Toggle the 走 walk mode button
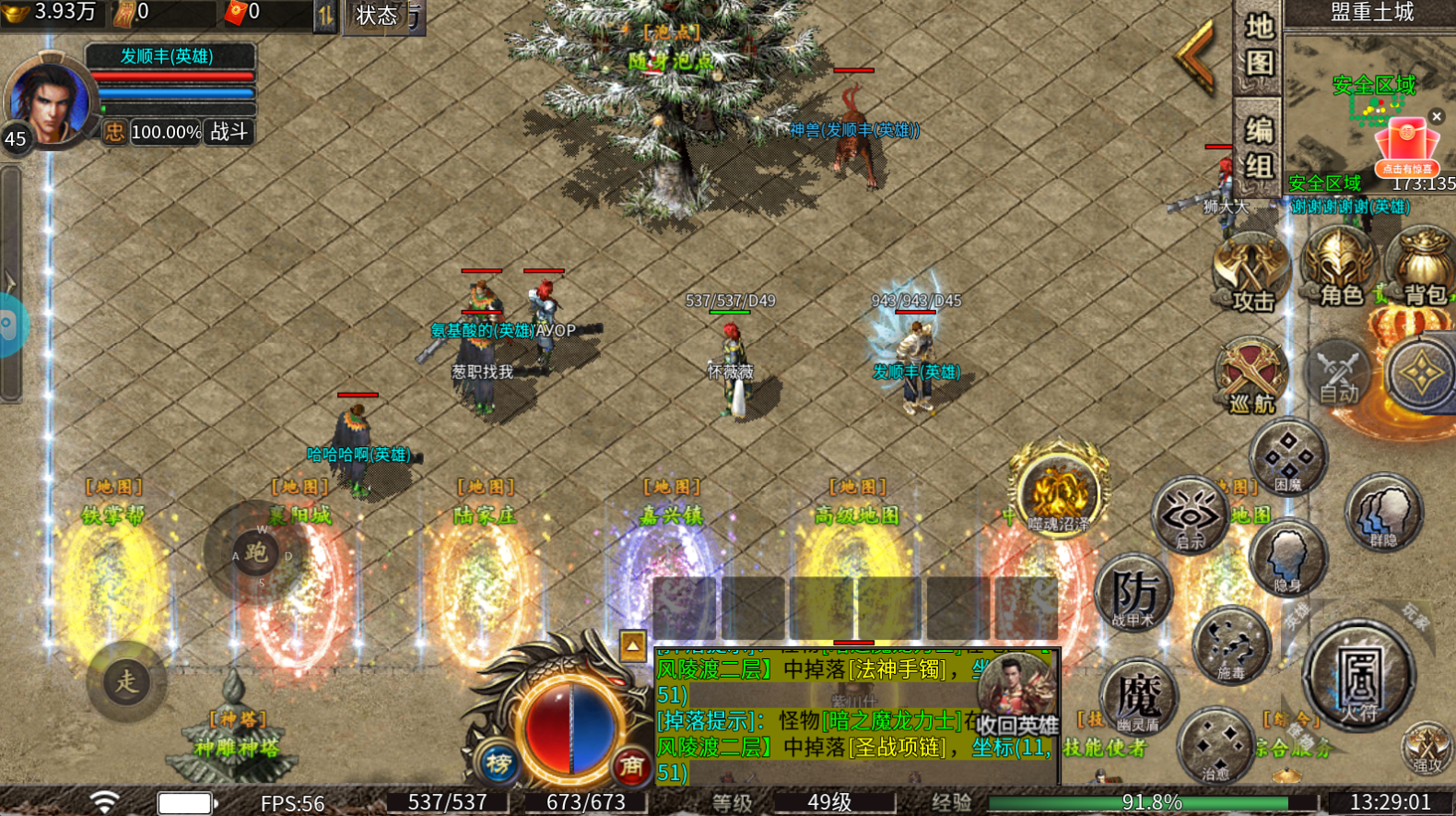1456x816 pixels. pyautogui.click(x=126, y=681)
